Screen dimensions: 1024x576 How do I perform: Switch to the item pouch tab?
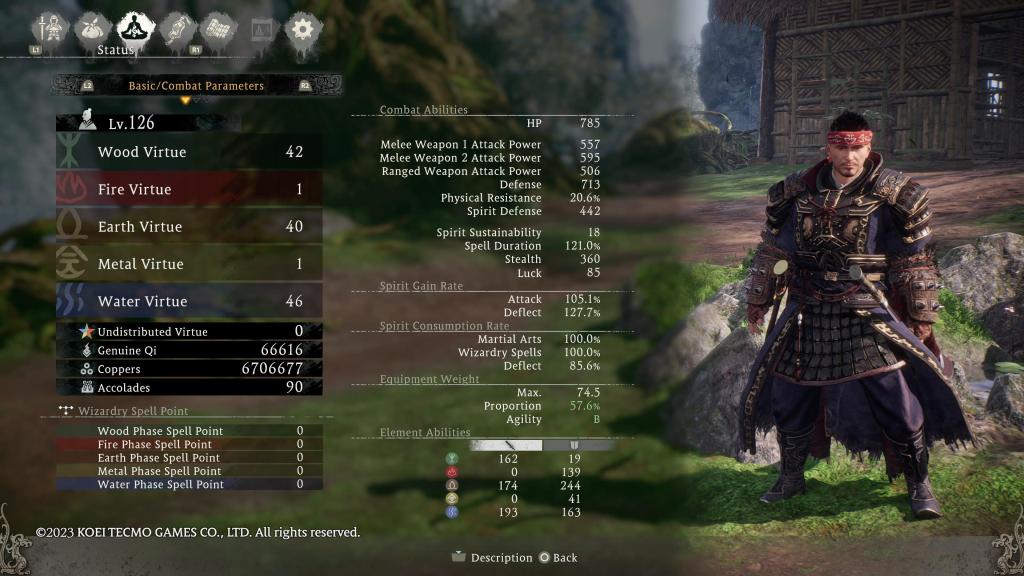pos(92,28)
